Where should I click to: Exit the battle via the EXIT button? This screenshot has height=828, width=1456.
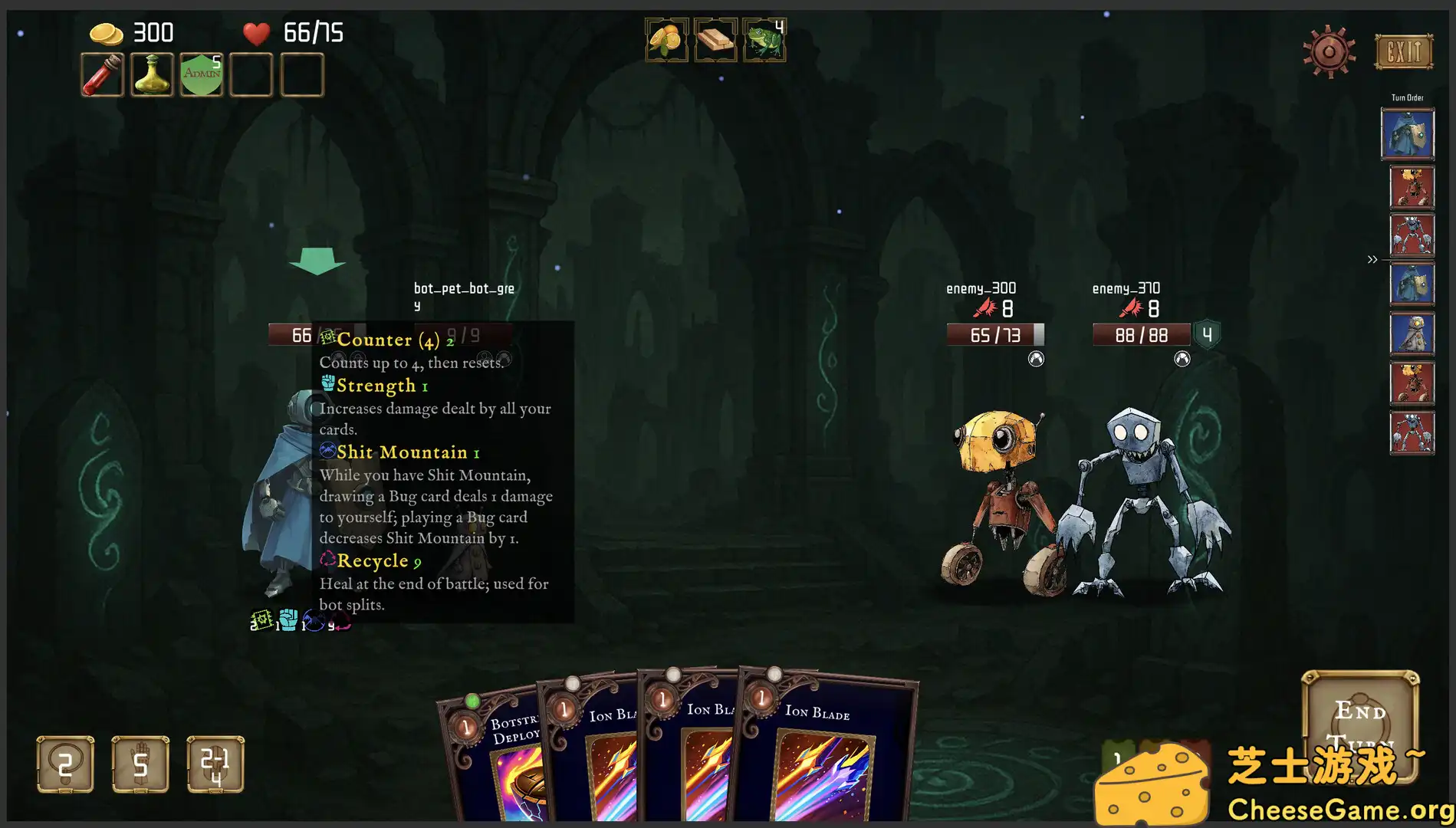tap(1402, 51)
